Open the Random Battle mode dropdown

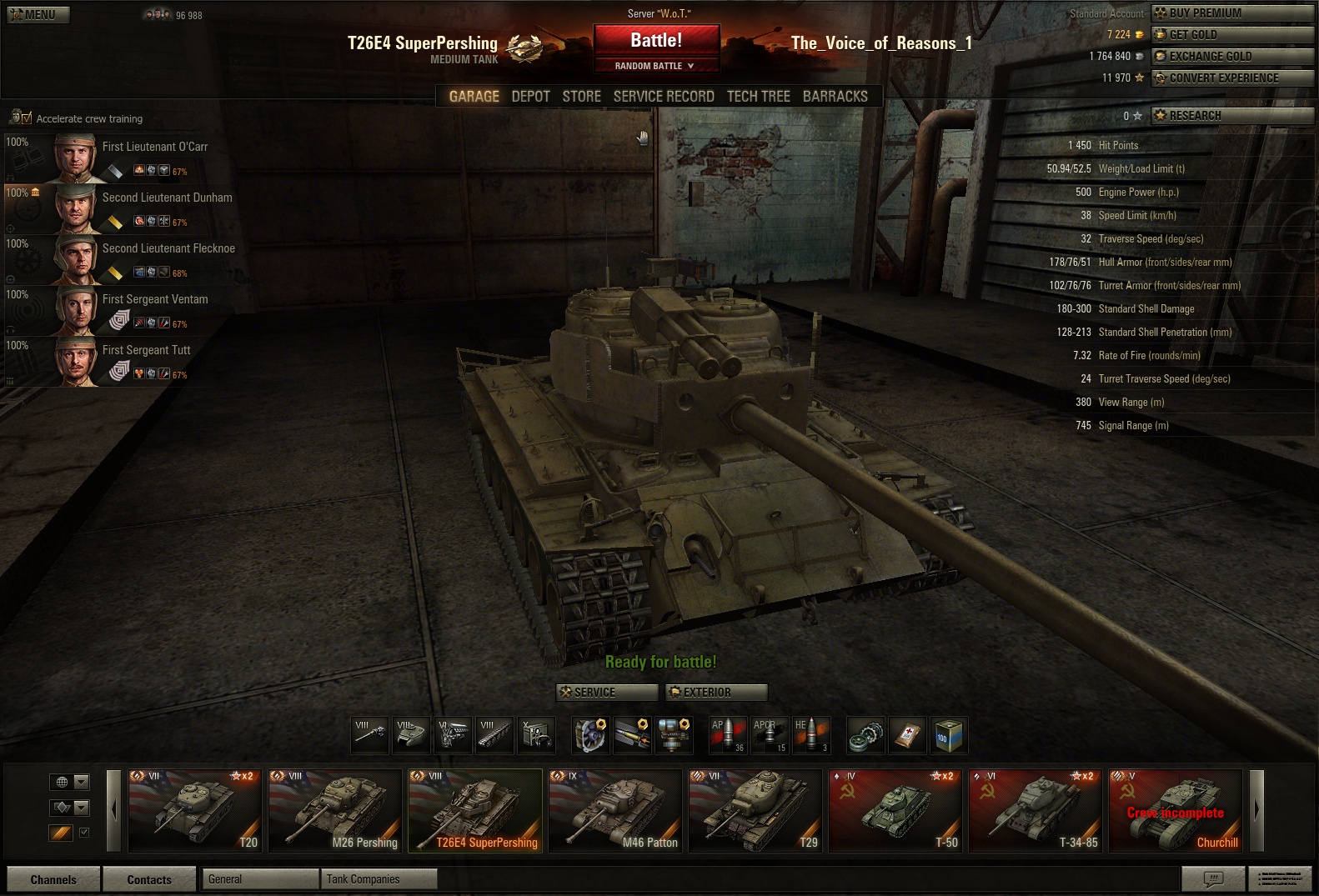coord(655,66)
